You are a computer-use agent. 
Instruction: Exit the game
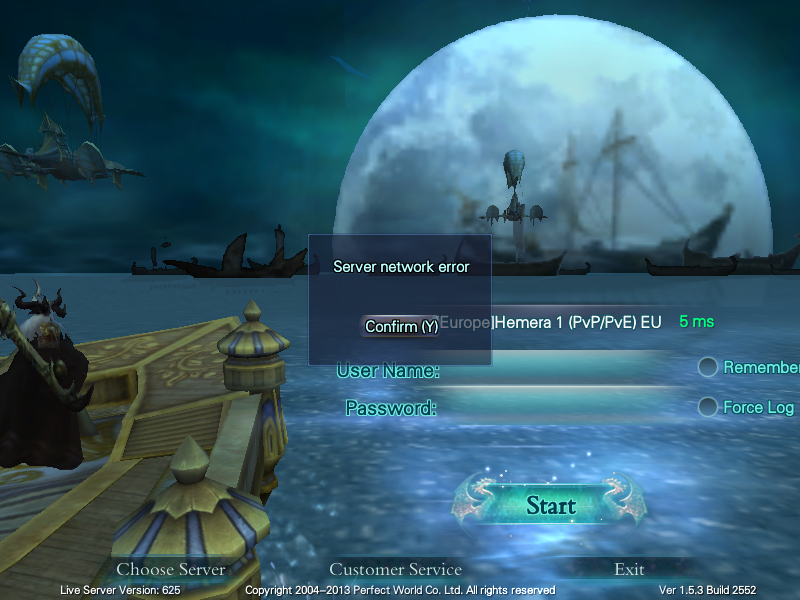tap(629, 569)
